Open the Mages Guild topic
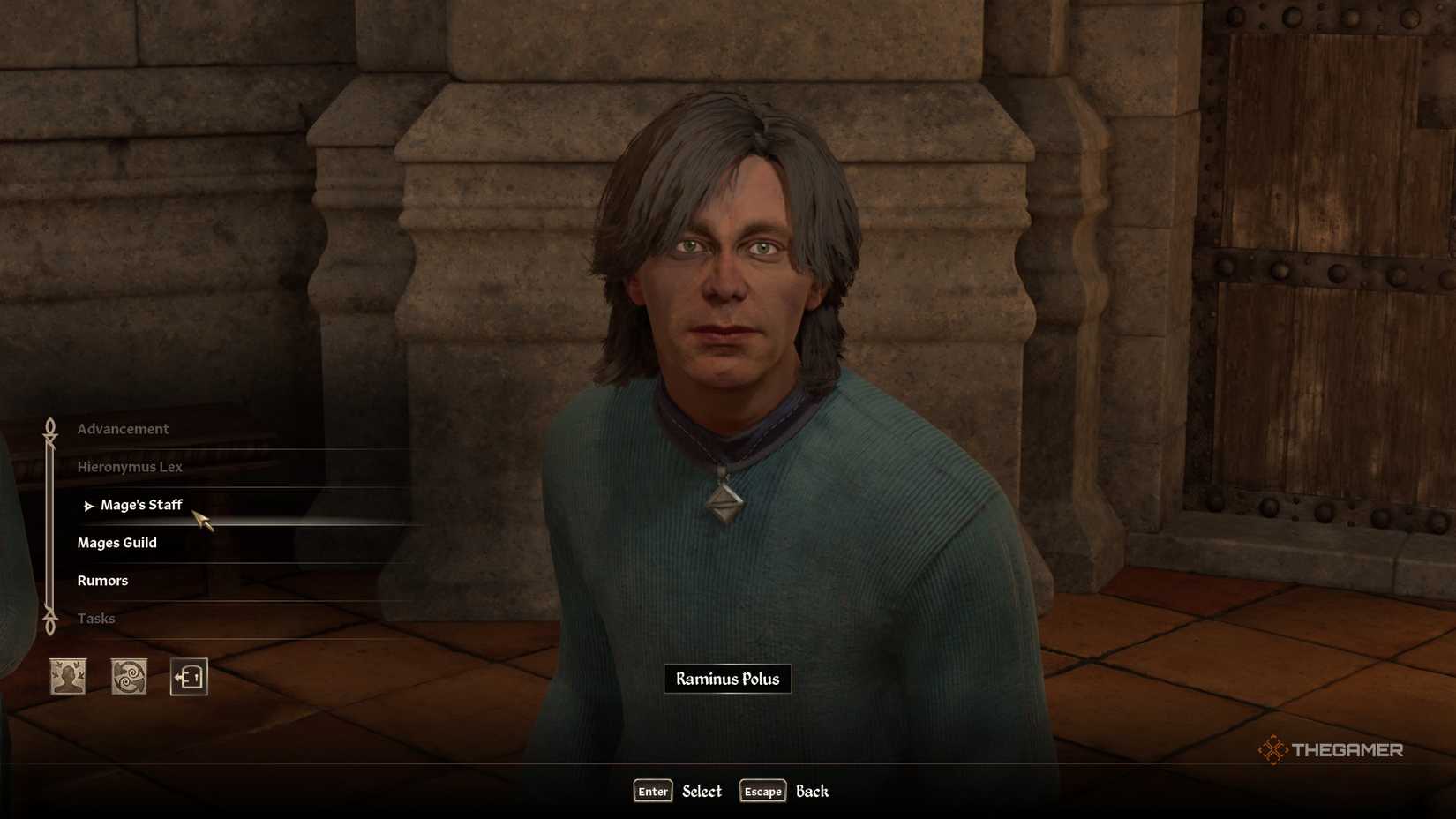This screenshot has height=819, width=1456. point(117,542)
